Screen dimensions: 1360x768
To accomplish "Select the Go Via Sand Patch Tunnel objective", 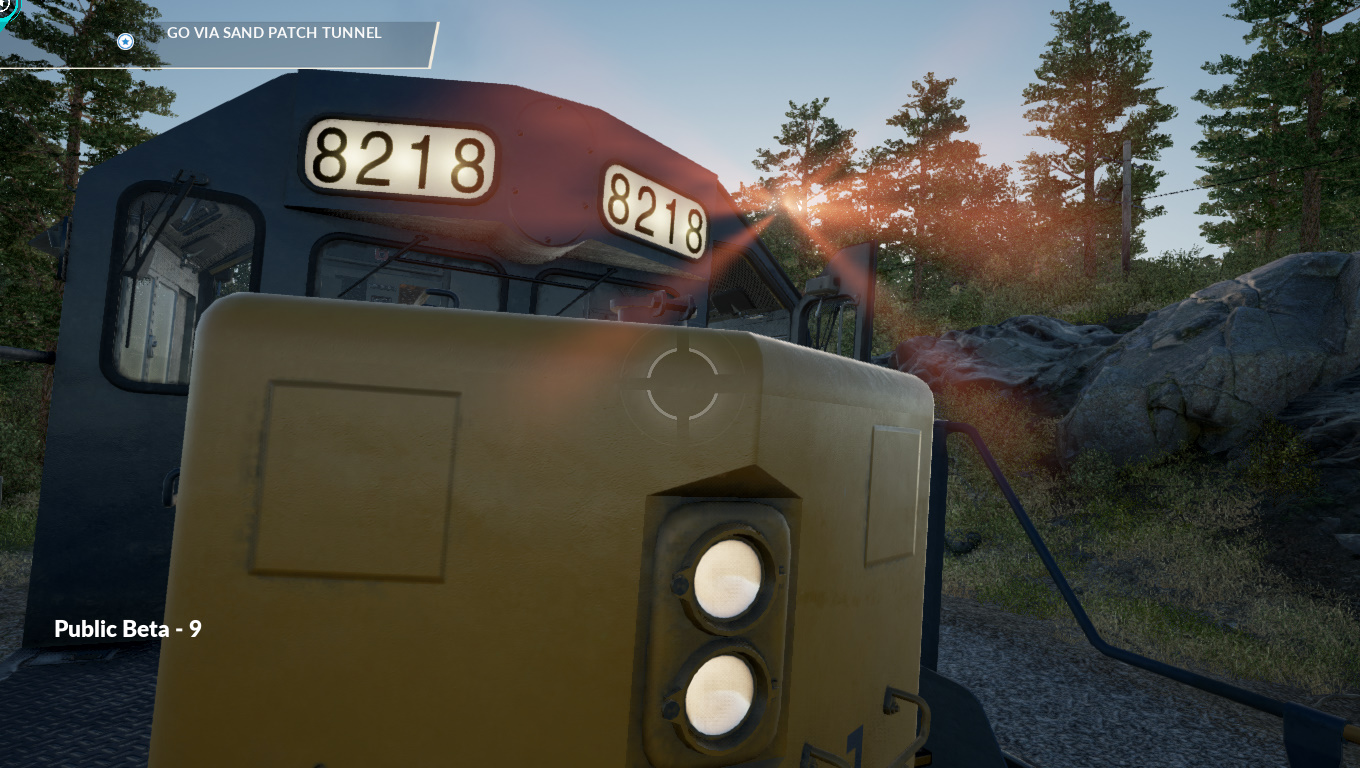I will click(x=274, y=33).
